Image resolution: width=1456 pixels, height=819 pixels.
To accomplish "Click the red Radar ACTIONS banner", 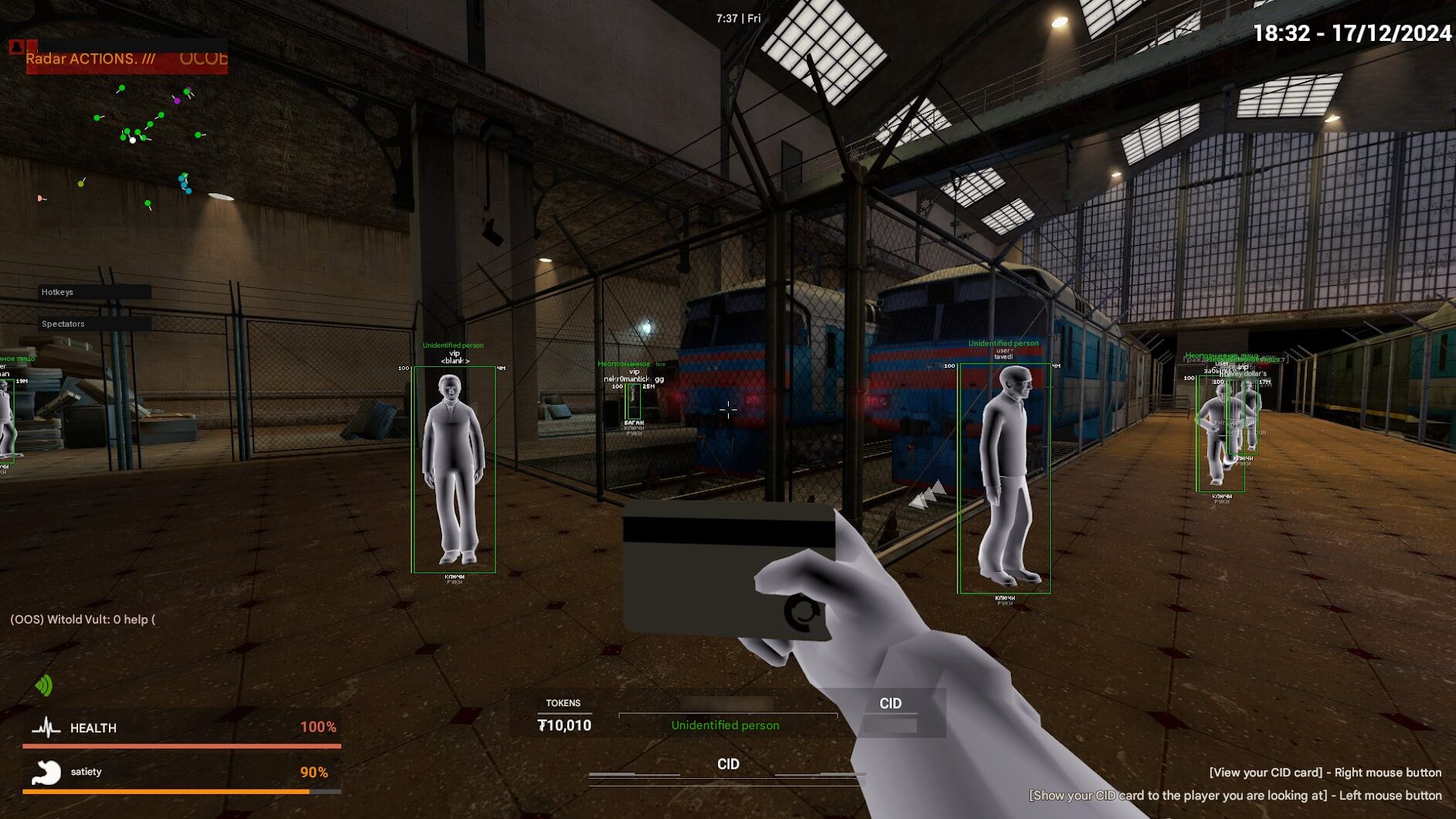I will tap(127, 59).
